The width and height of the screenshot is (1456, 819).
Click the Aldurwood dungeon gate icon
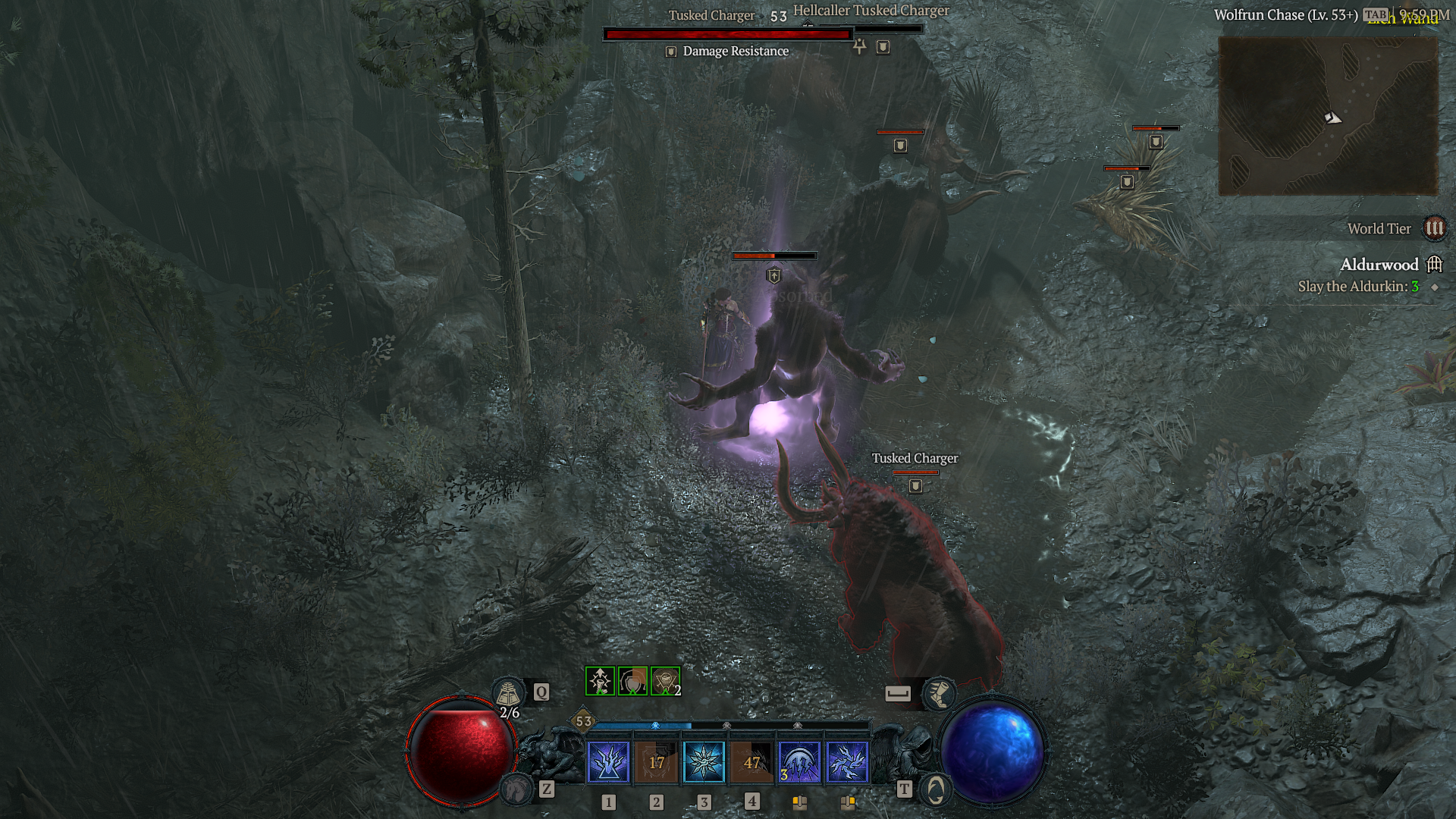[1436, 265]
